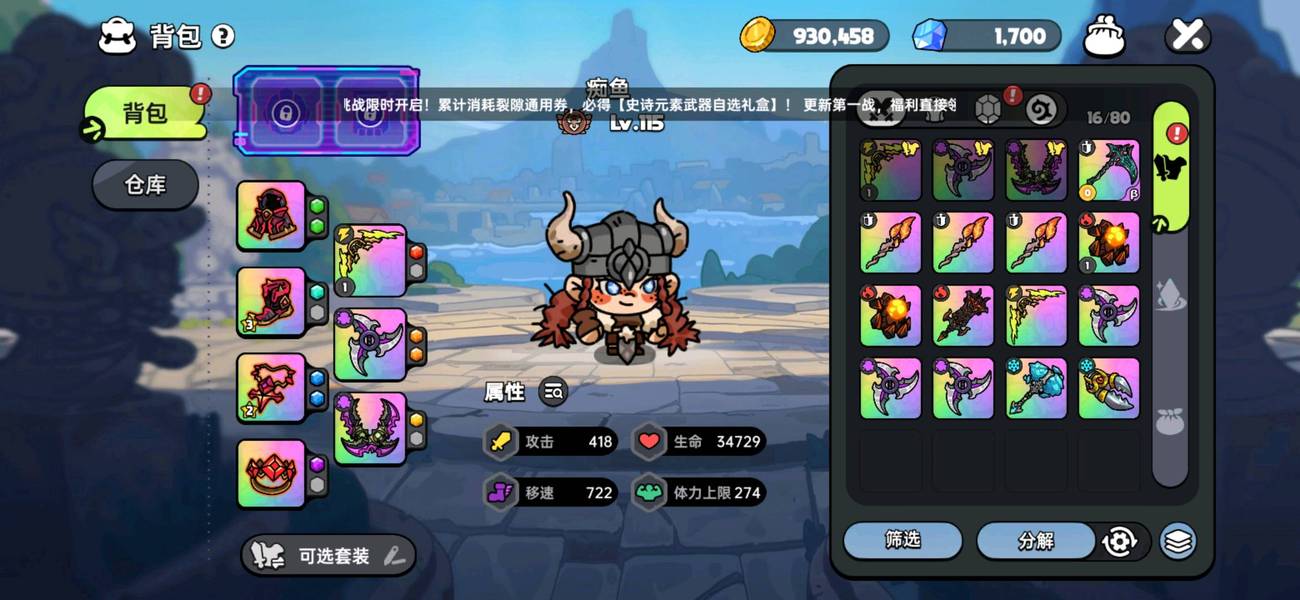The width and height of the screenshot is (1300, 600).
Task: Select the equipped yellow lightning bow slot
Action: (369, 259)
